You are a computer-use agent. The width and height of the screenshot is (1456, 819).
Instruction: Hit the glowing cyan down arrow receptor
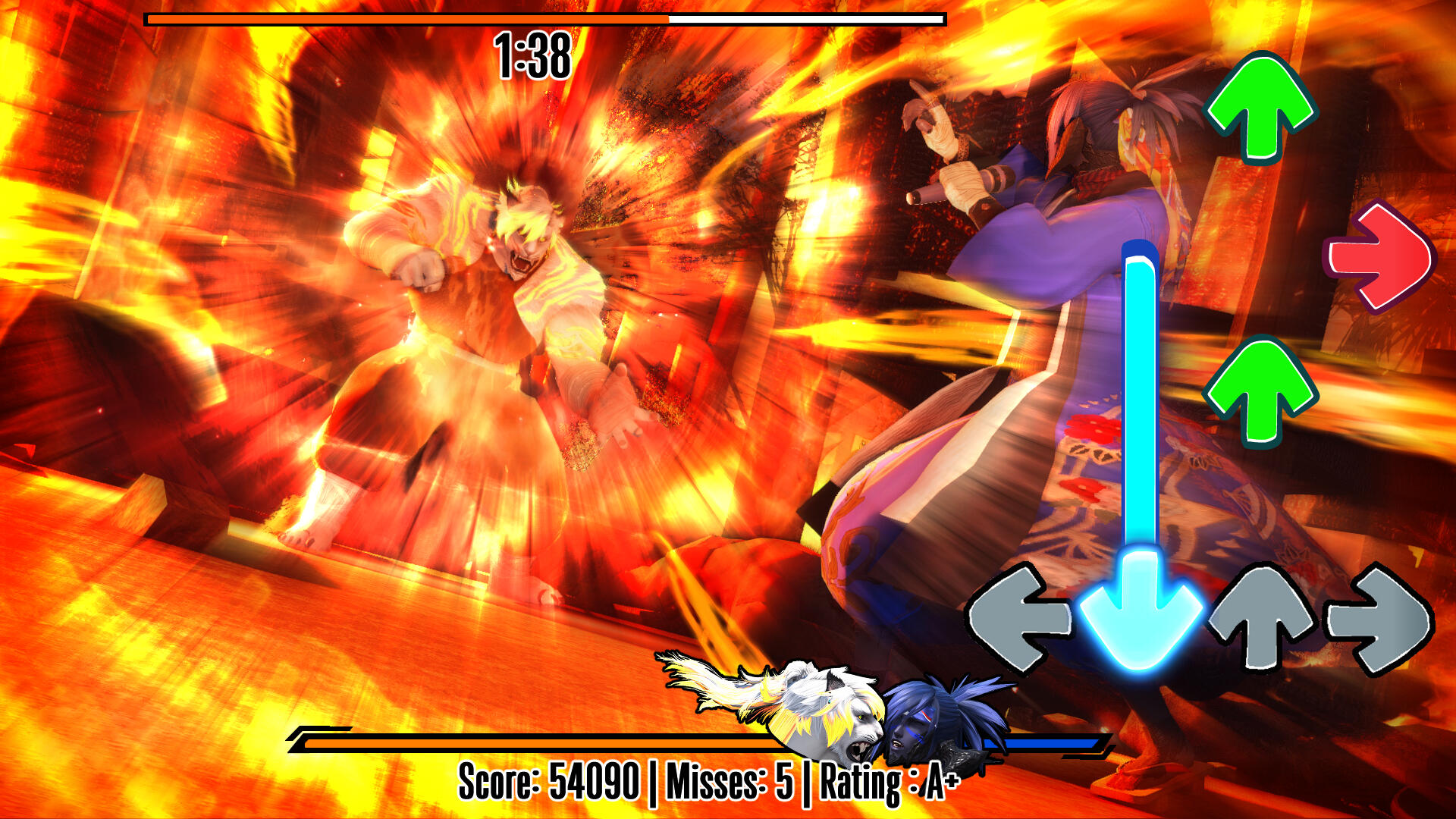point(1139,613)
